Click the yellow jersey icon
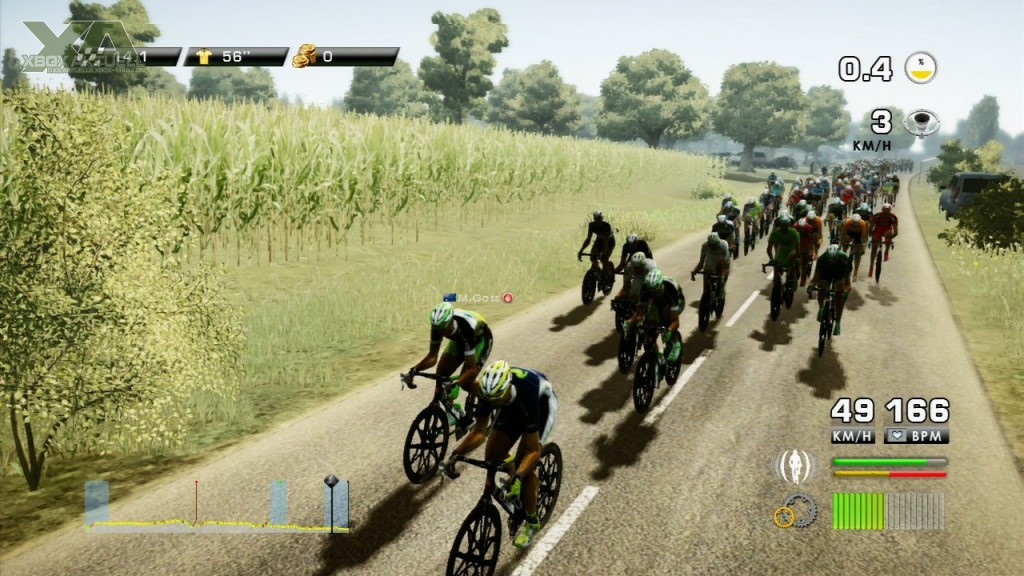Image resolution: width=1024 pixels, height=576 pixels. click(x=205, y=57)
